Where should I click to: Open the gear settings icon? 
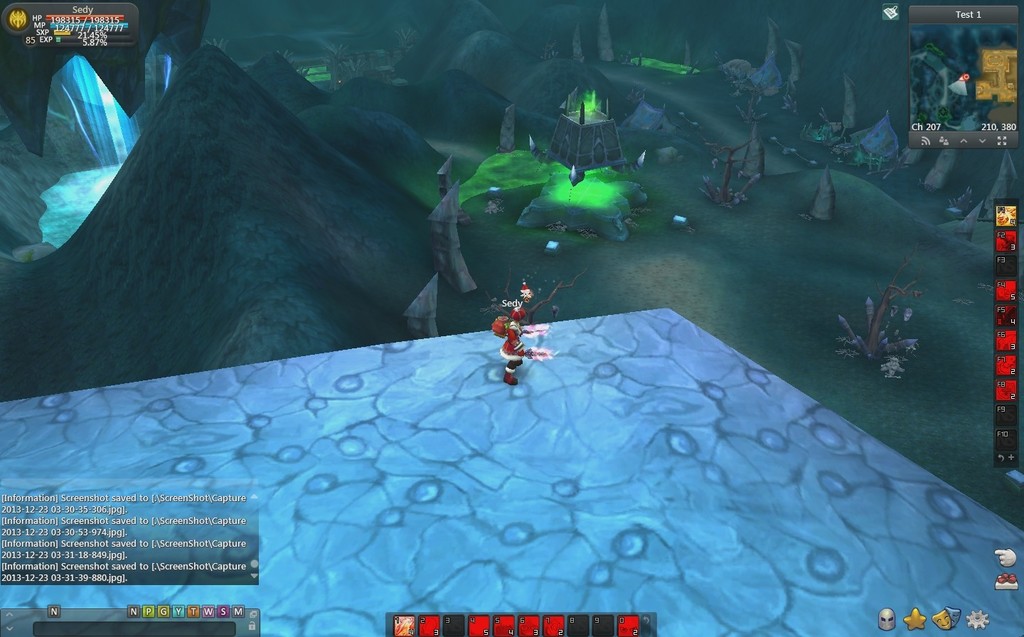click(977, 620)
